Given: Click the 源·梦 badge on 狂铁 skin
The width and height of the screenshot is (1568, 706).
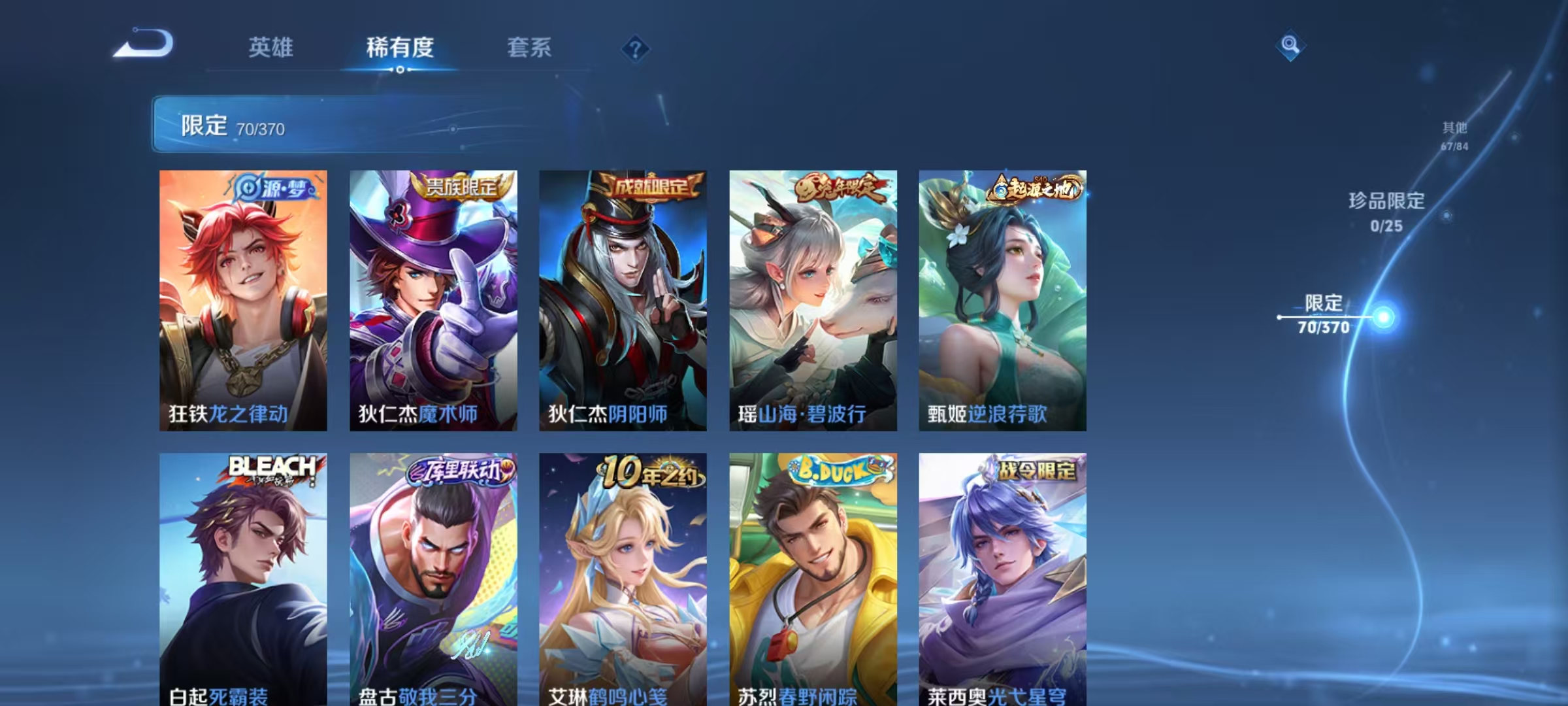Looking at the screenshot, I should pyautogui.click(x=274, y=186).
